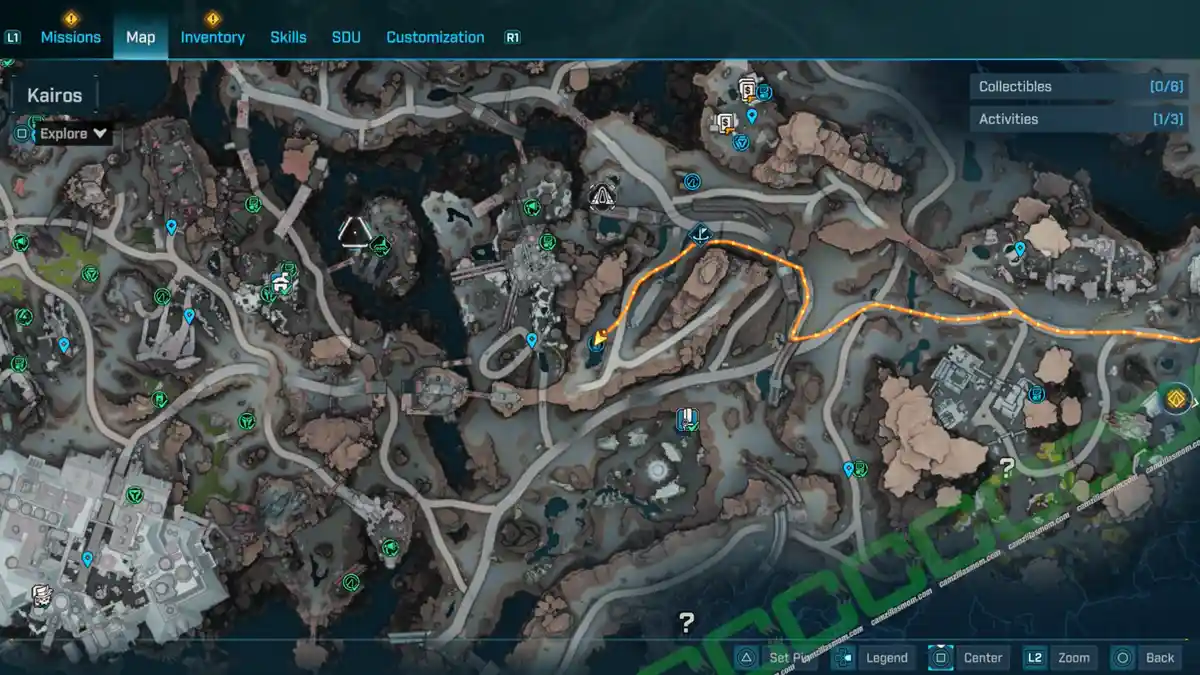Switch to the Missions tab
Viewport: 1200px width, 675px height.
[x=70, y=37]
